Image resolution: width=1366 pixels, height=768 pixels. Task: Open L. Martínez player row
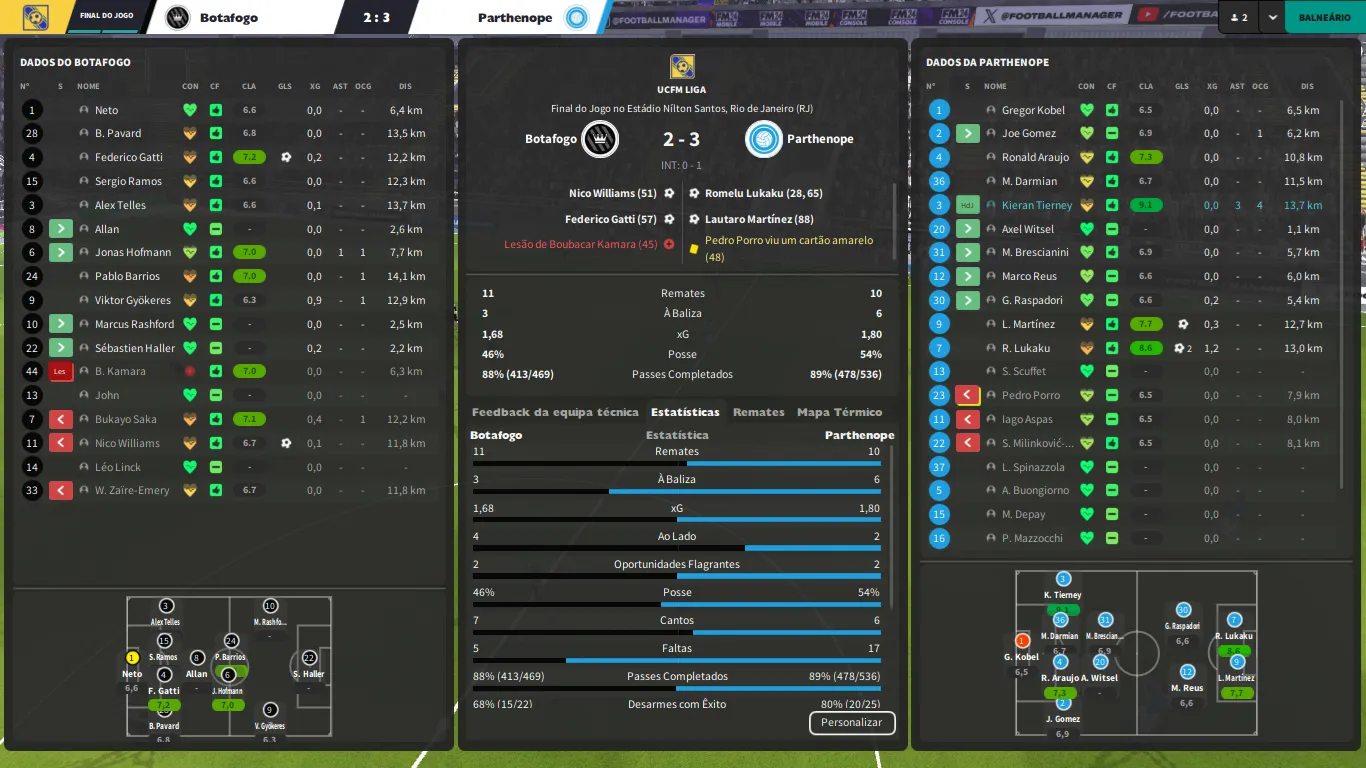pos(1029,324)
